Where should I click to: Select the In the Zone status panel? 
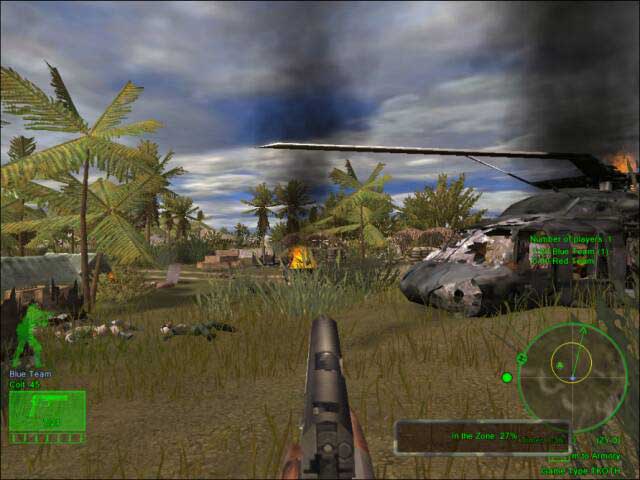coord(482,437)
